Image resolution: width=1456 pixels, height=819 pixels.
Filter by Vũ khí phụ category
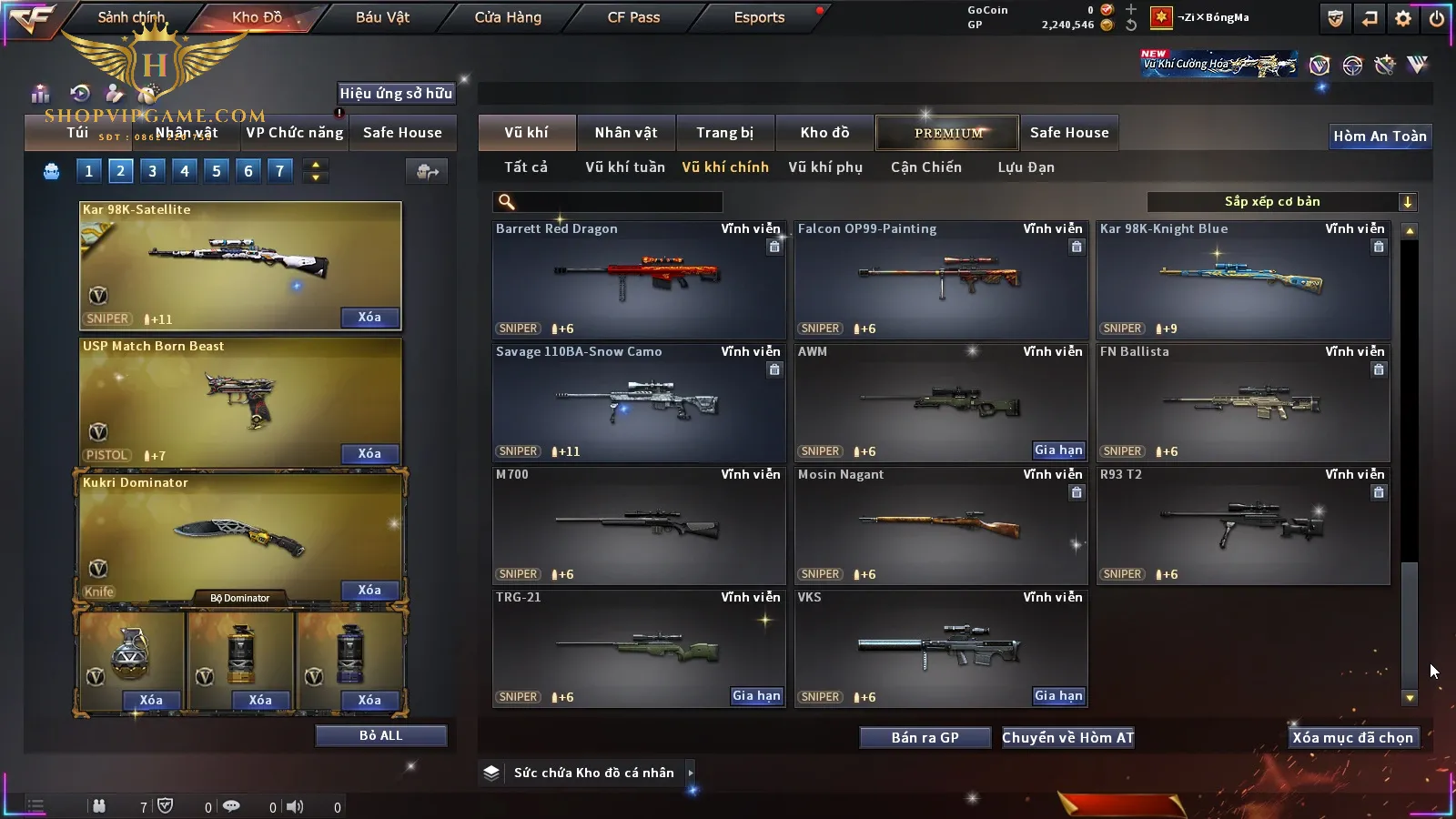tap(824, 167)
